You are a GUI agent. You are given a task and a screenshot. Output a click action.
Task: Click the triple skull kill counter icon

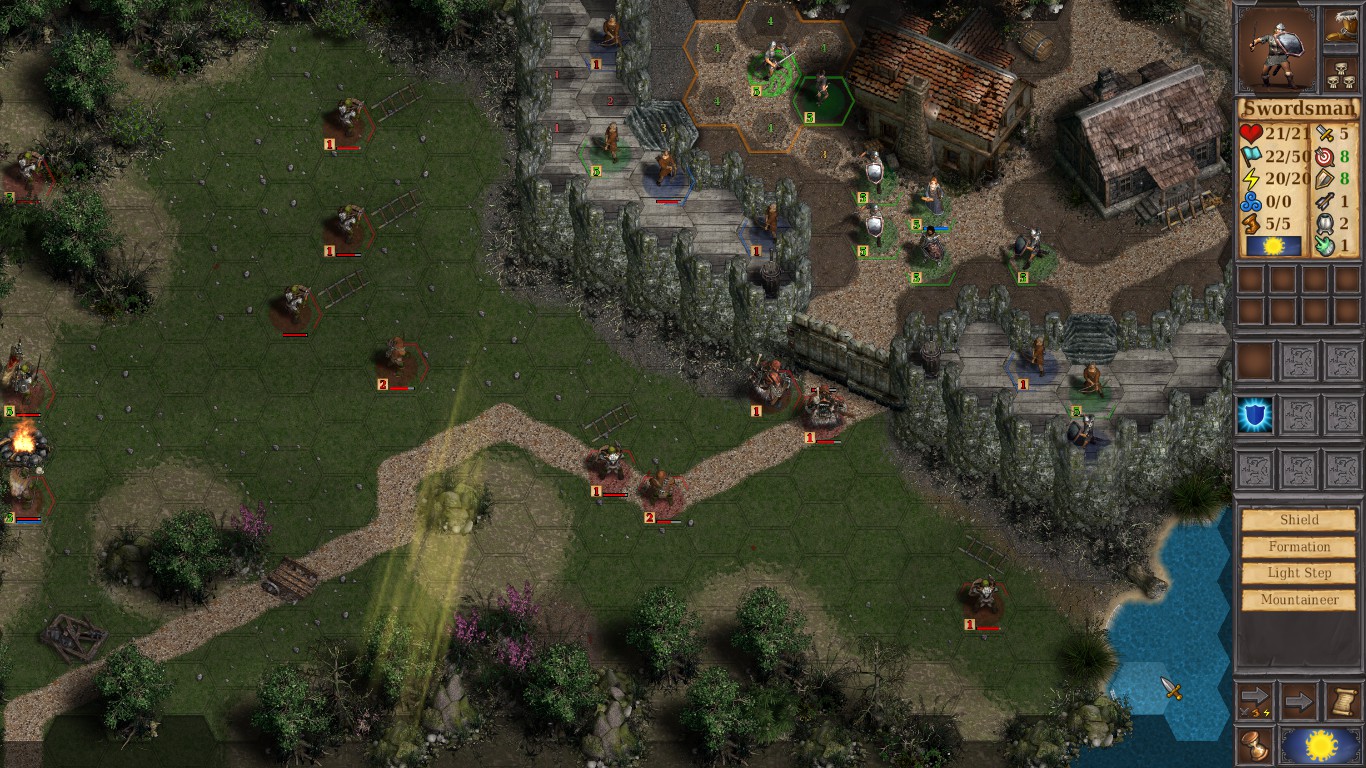[x=1340, y=74]
